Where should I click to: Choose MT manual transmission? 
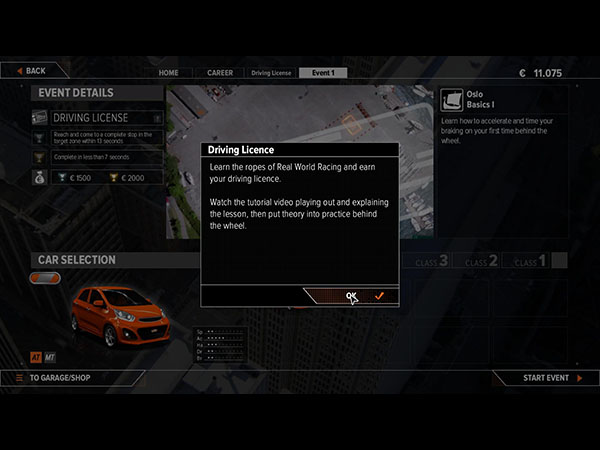(x=50, y=355)
